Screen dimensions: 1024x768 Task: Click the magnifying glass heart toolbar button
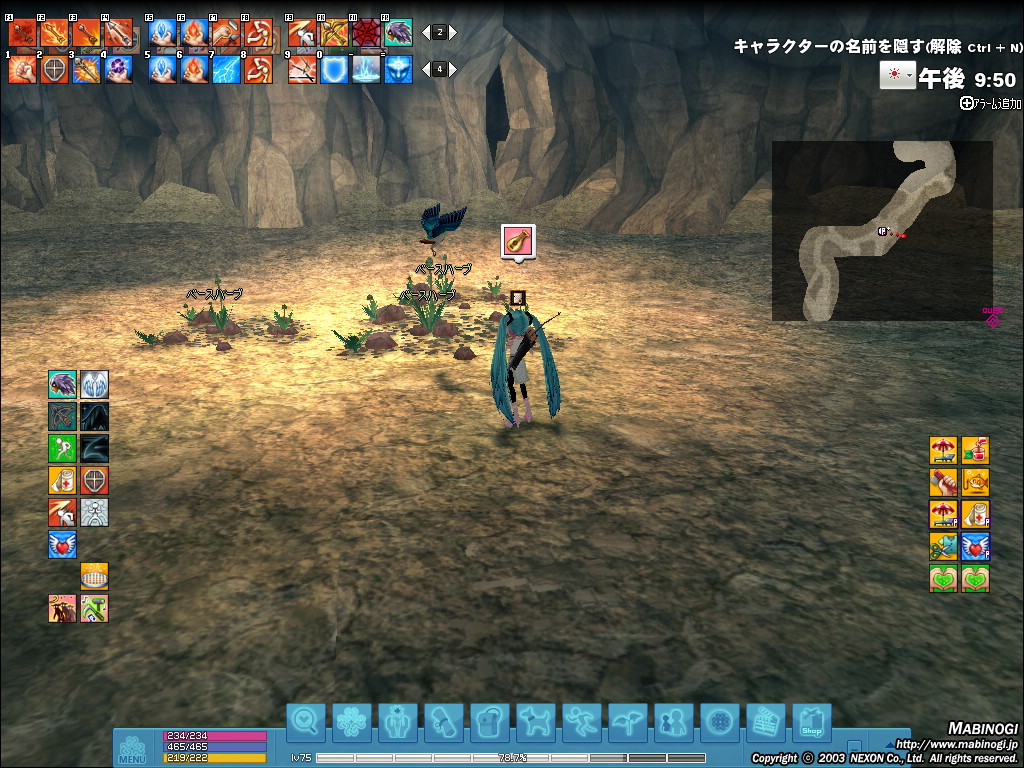pyautogui.click(x=306, y=720)
